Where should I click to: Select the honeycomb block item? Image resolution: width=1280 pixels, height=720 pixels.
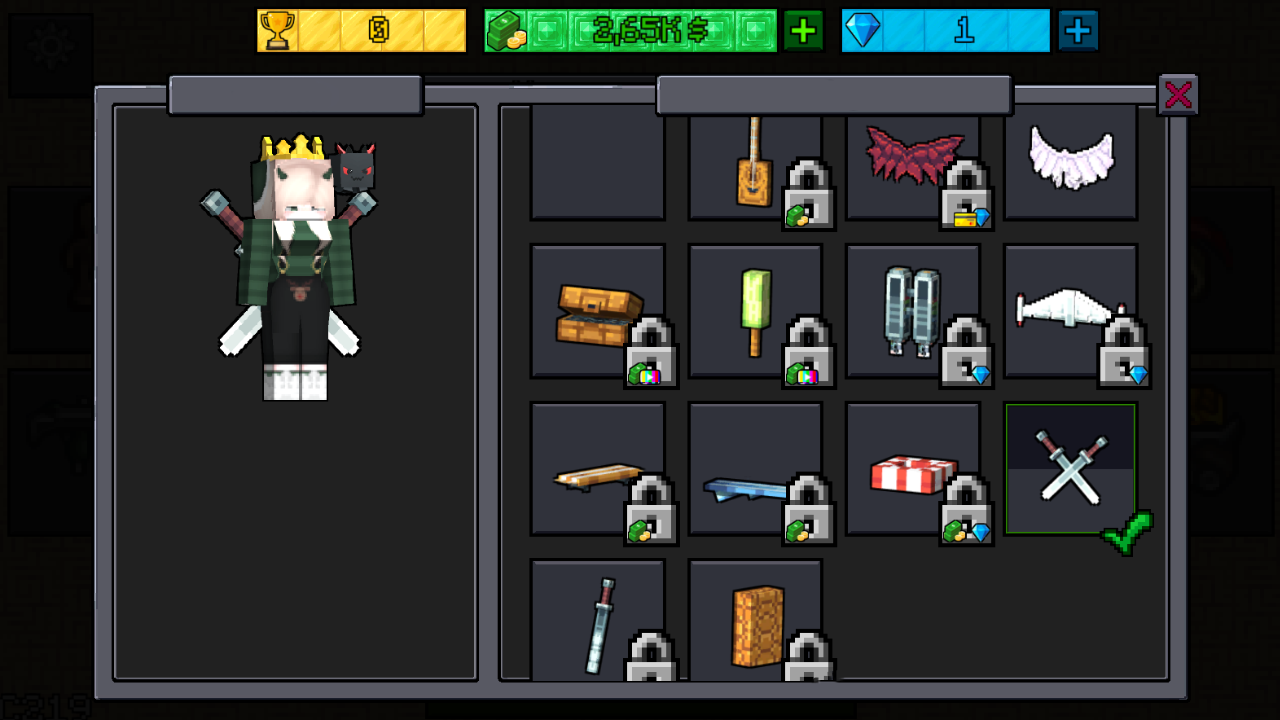pyautogui.click(x=755, y=620)
